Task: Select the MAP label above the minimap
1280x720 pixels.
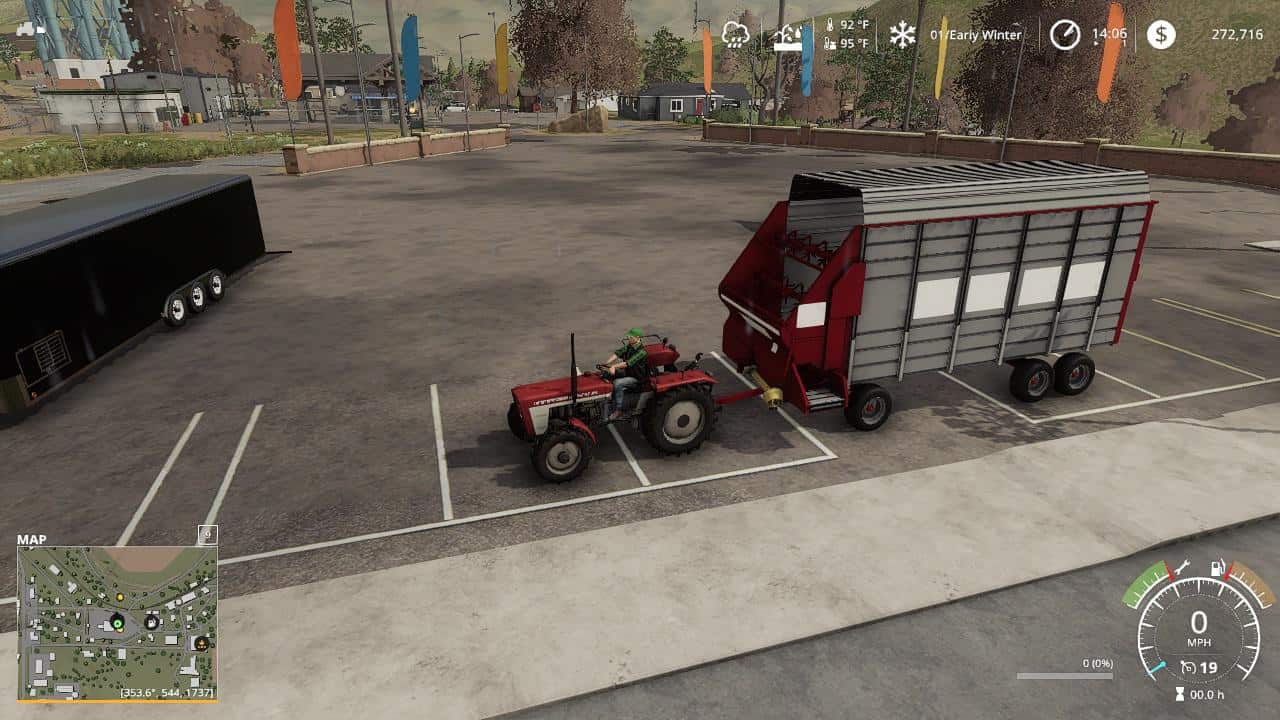Action: click(32, 539)
